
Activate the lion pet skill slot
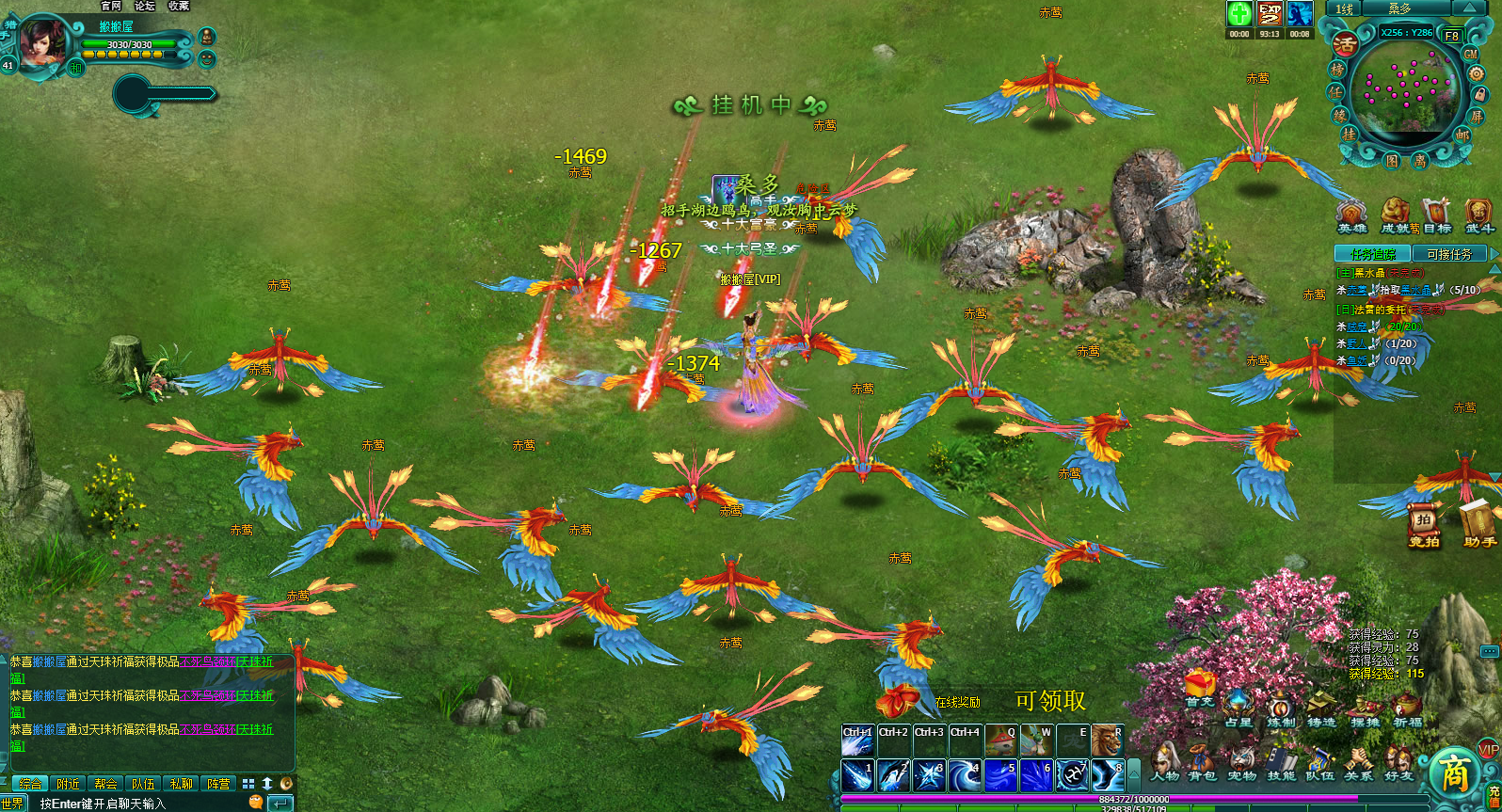[1107, 740]
